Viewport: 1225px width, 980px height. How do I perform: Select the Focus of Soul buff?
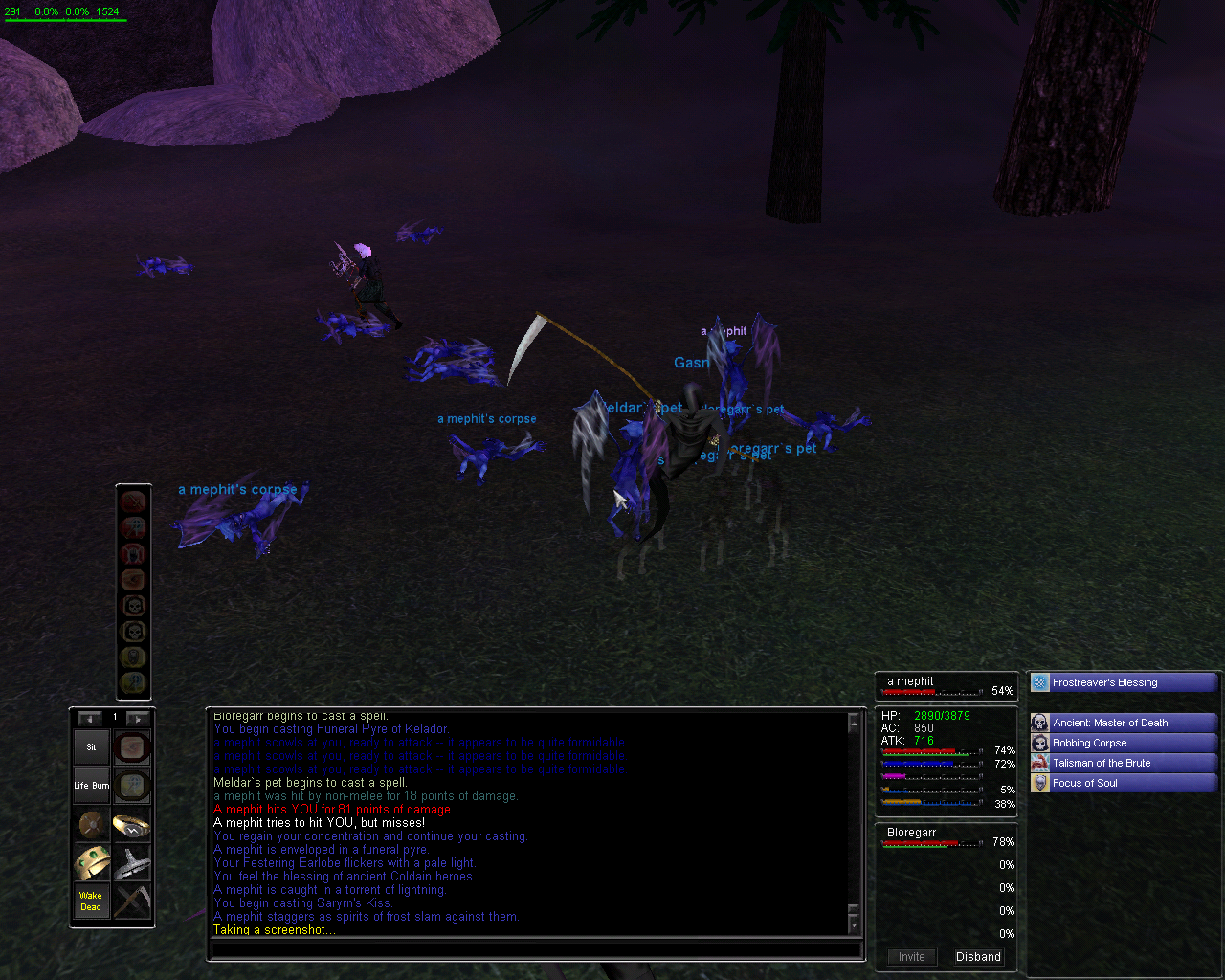pos(1123,783)
